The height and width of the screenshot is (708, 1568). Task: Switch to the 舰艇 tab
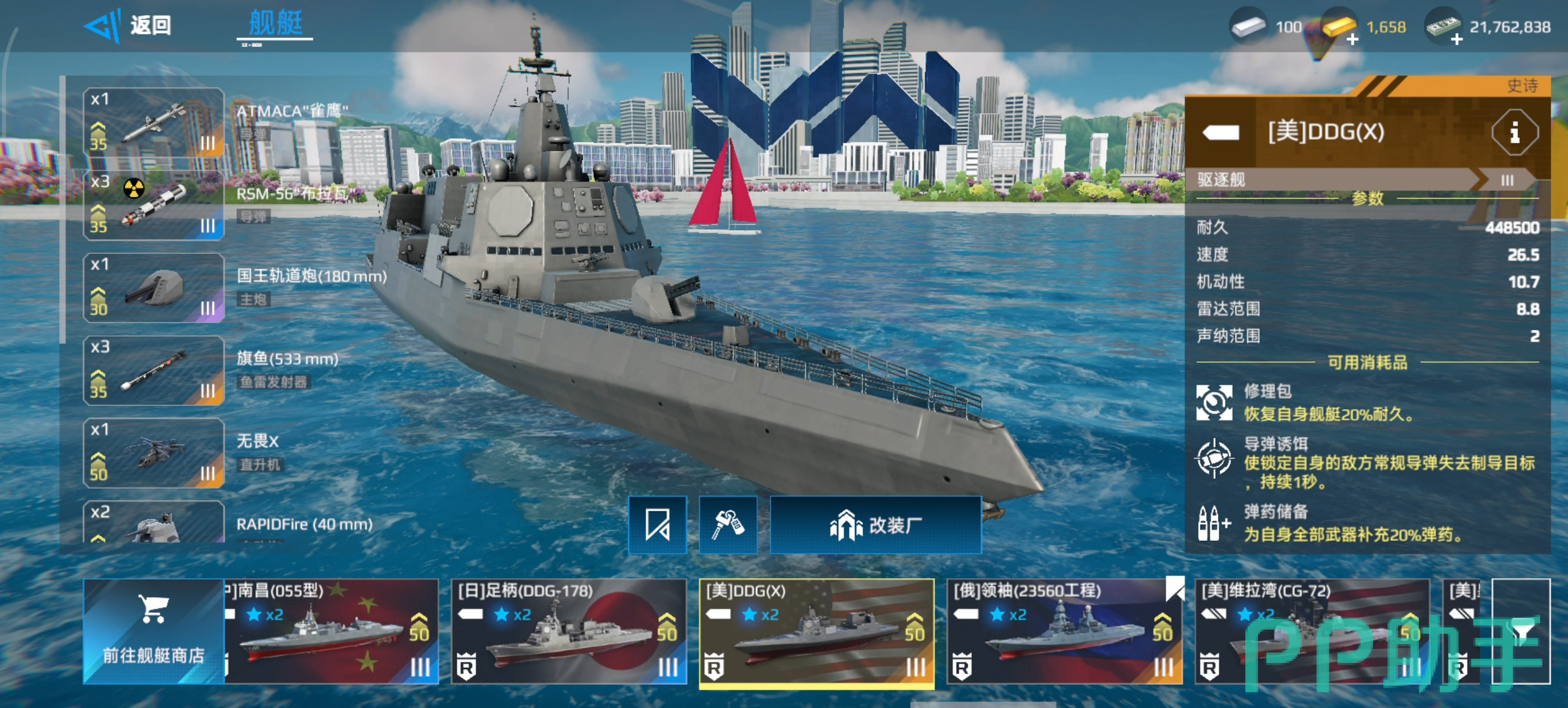pyautogui.click(x=275, y=24)
